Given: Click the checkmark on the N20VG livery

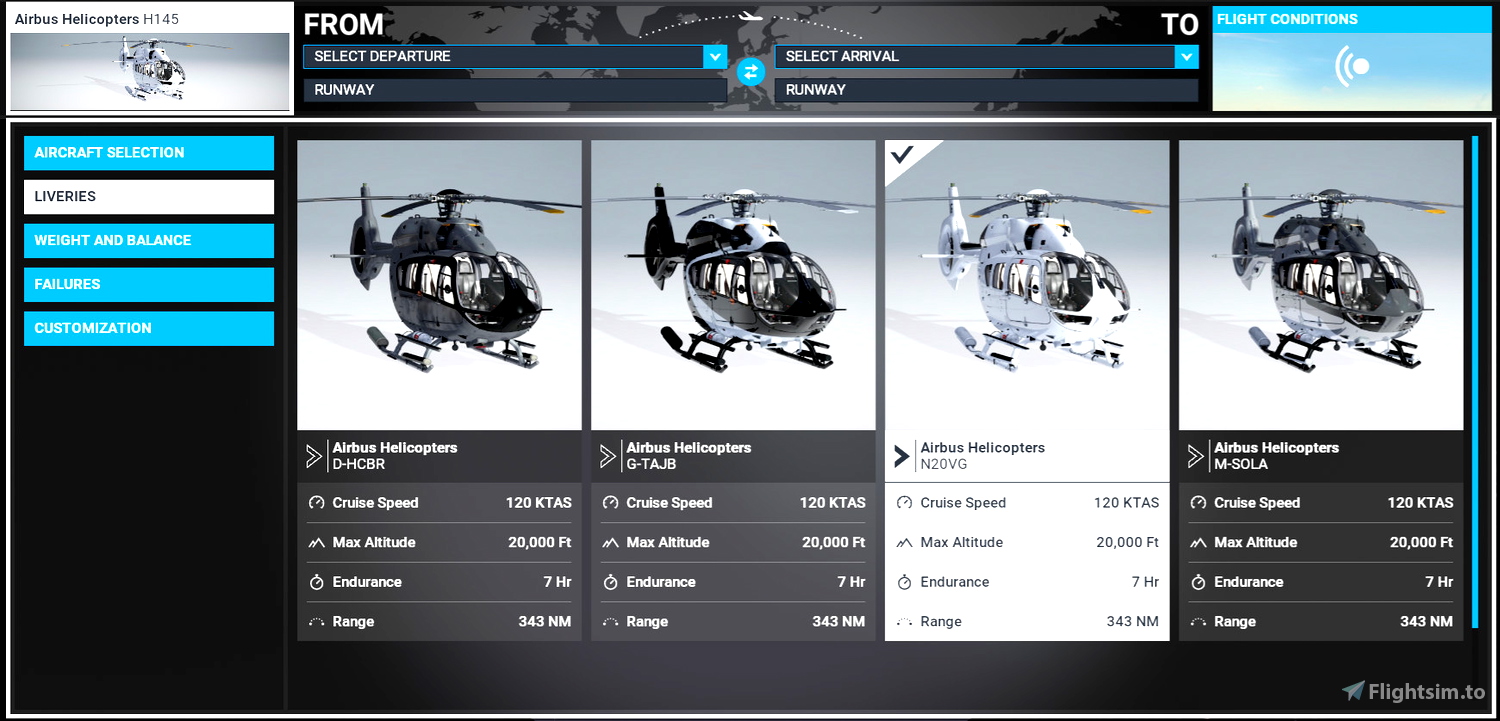Looking at the screenshot, I should (903, 156).
